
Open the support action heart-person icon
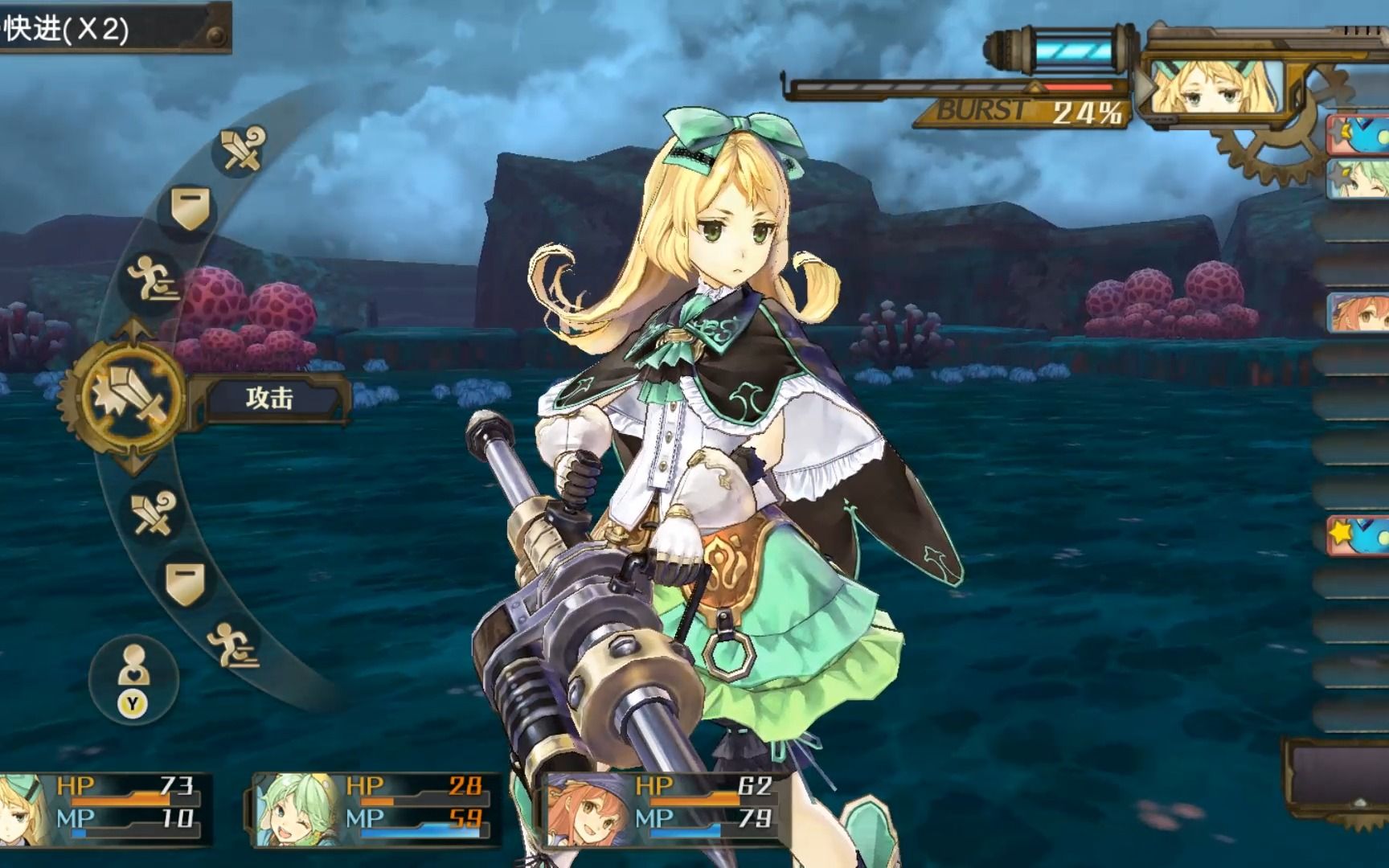[x=133, y=680]
